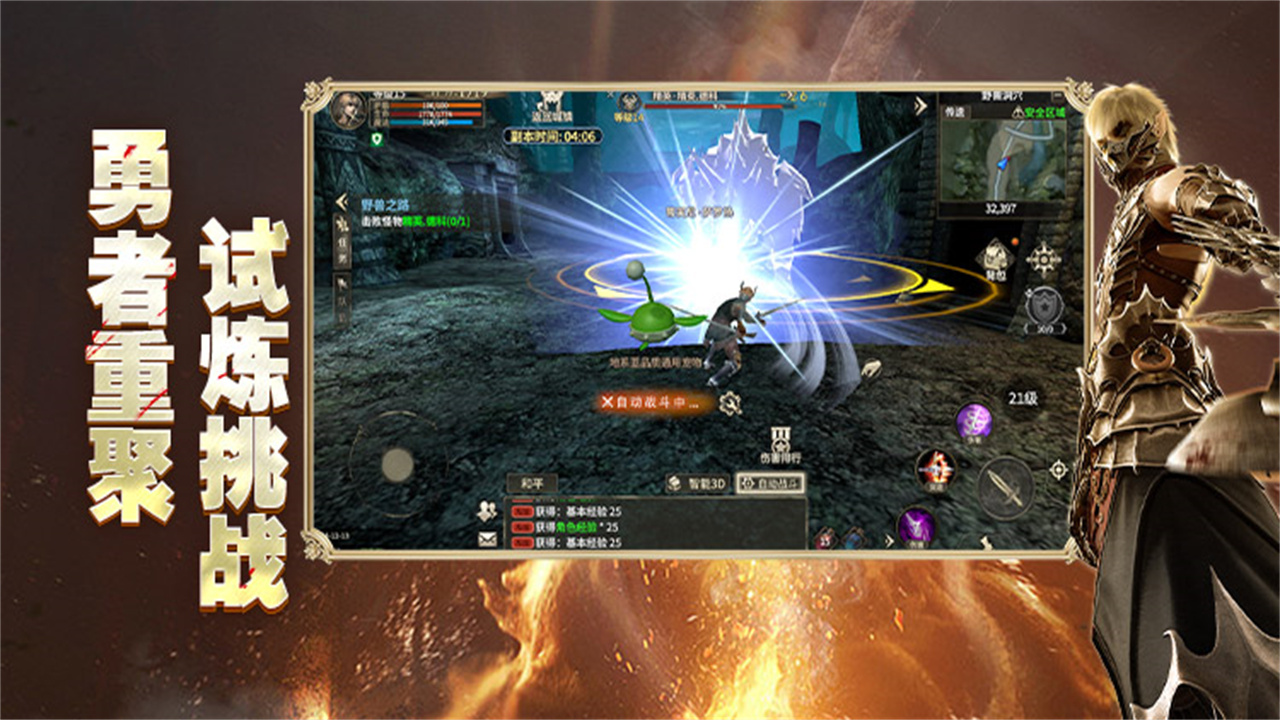The width and height of the screenshot is (1280, 720).
Task: Open the player character portrait
Action: [350, 108]
